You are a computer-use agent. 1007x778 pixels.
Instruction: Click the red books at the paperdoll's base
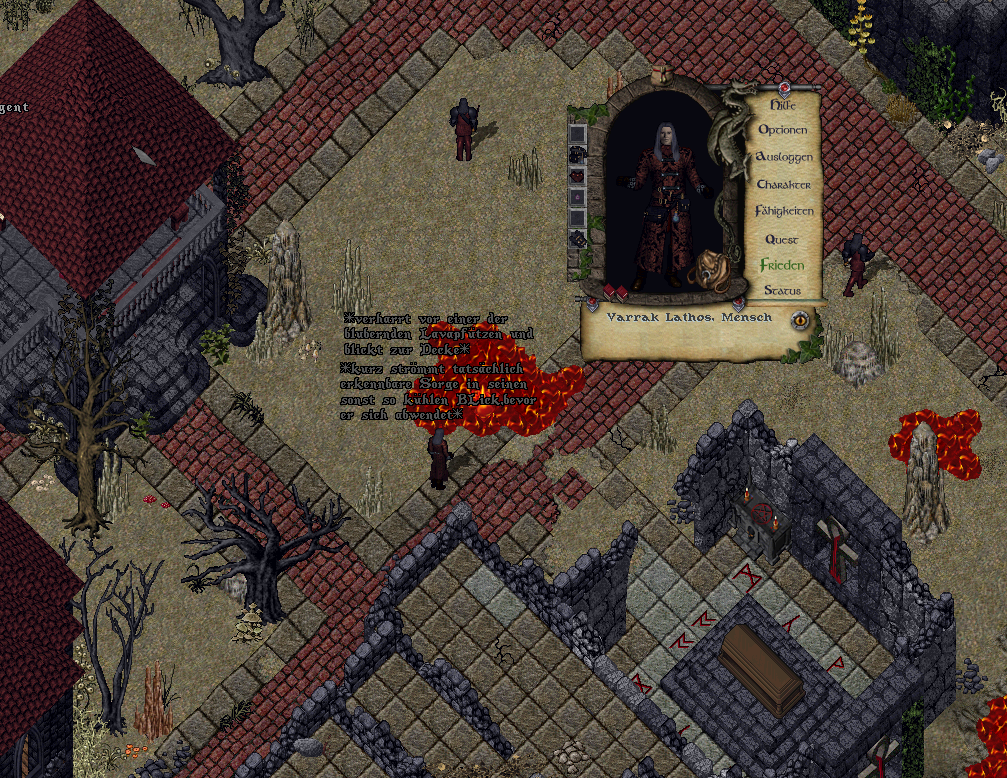pos(616,292)
